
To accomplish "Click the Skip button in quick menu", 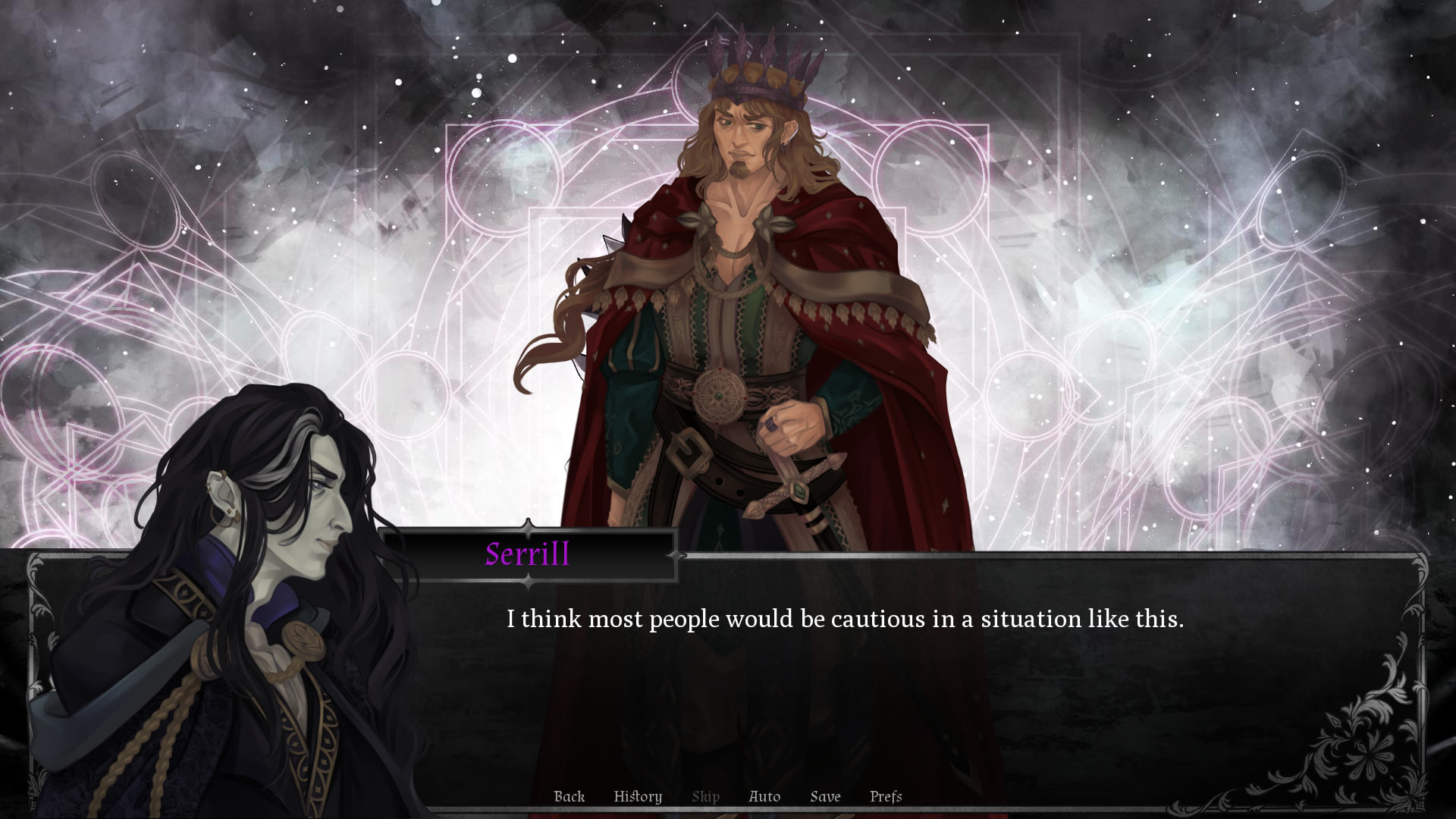I will (705, 796).
